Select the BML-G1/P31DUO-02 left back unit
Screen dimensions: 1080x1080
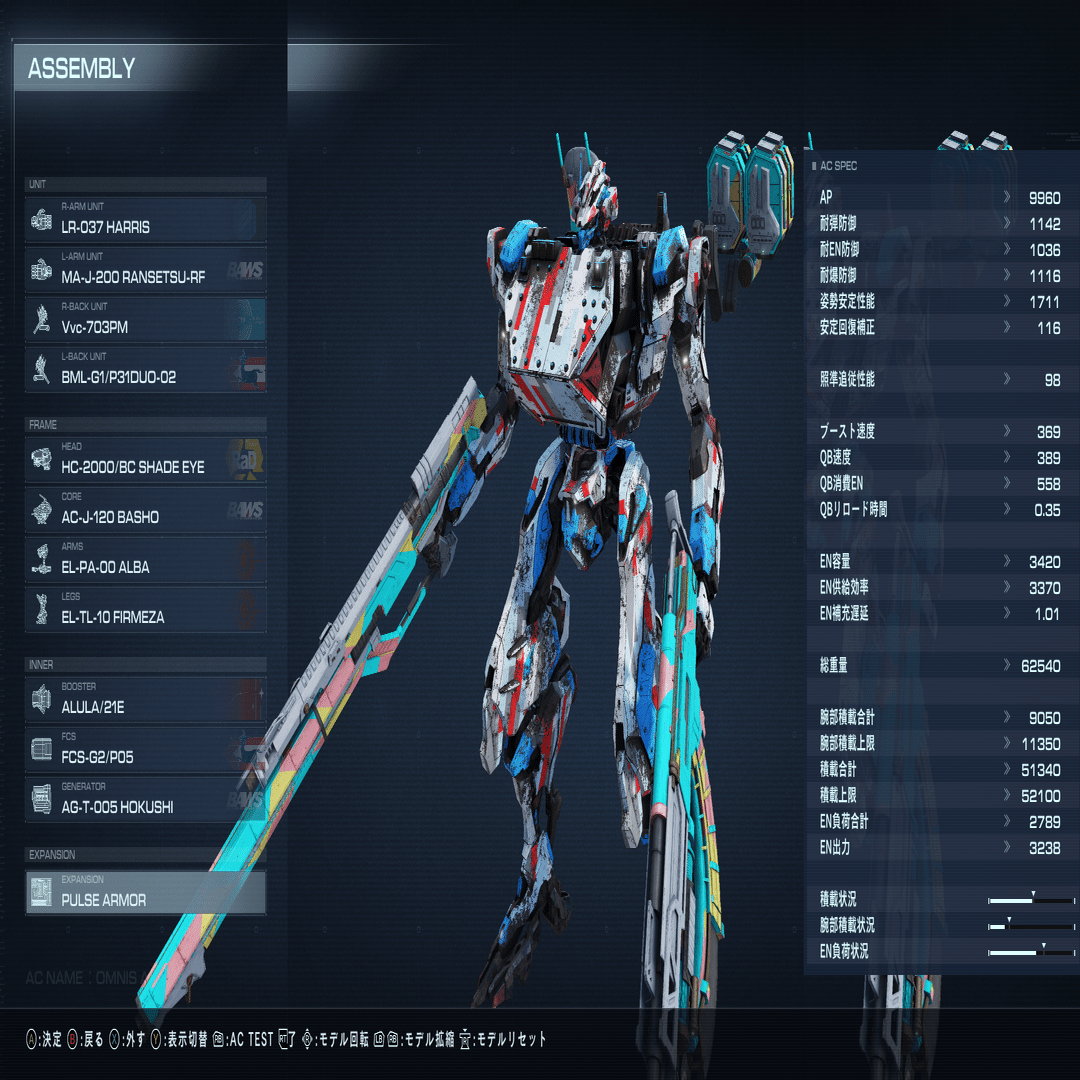click(146, 370)
